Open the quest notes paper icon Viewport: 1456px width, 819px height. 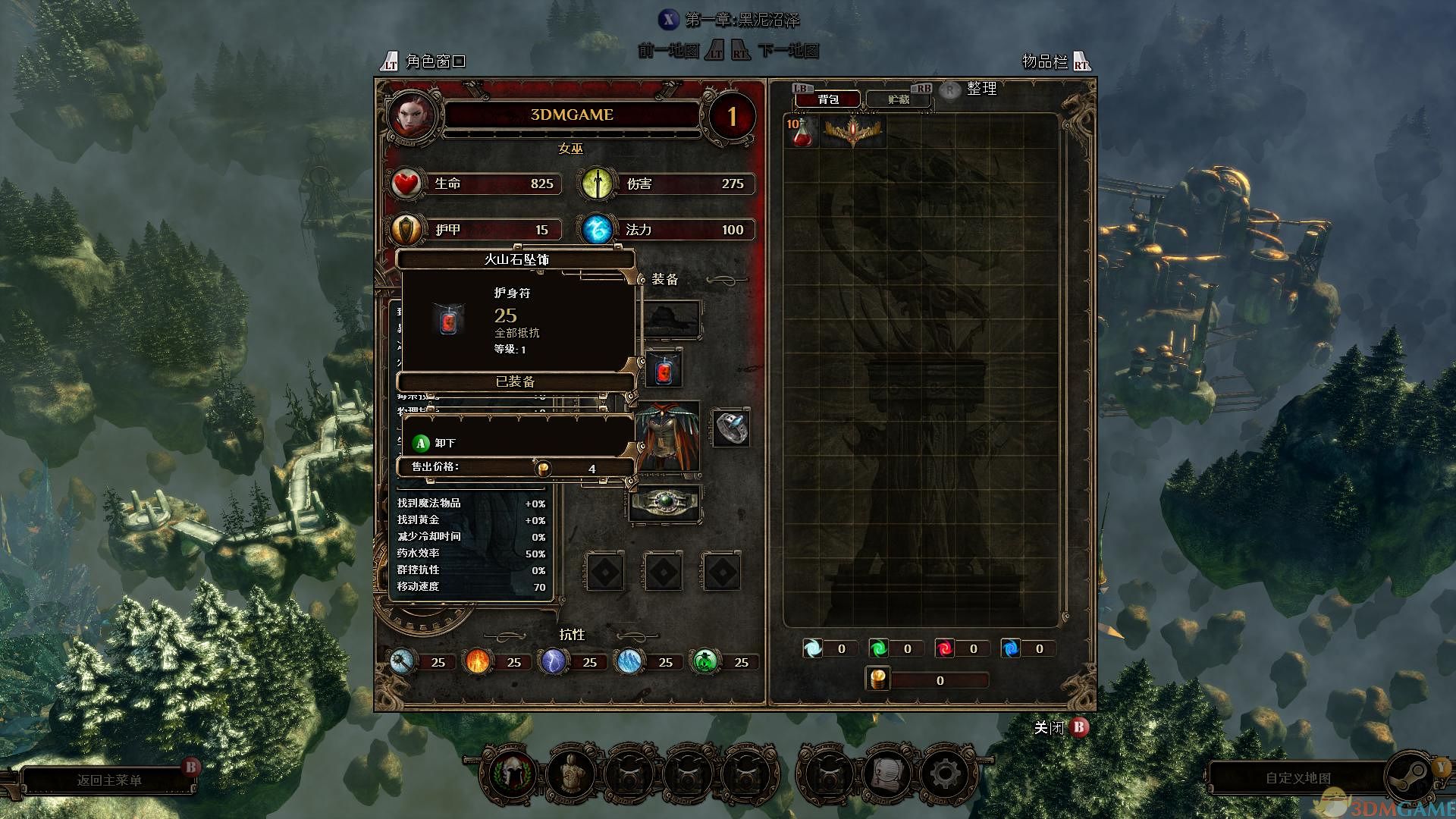click(x=885, y=775)
